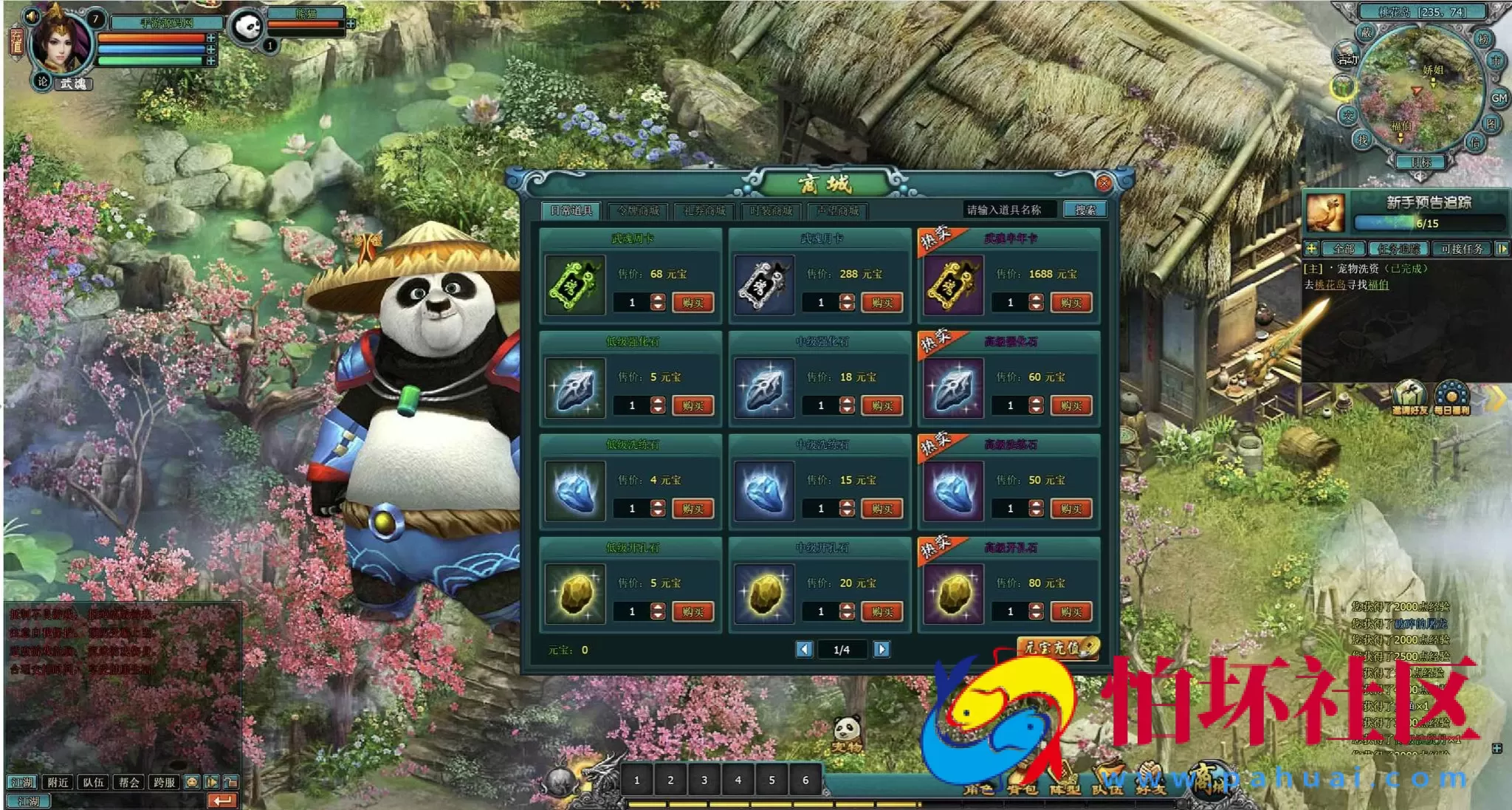The height and width of the screenshot is (810, 1512).
Task: Purchase the 288 元宝 武魂月卡
Action: (x=882, y=303)
